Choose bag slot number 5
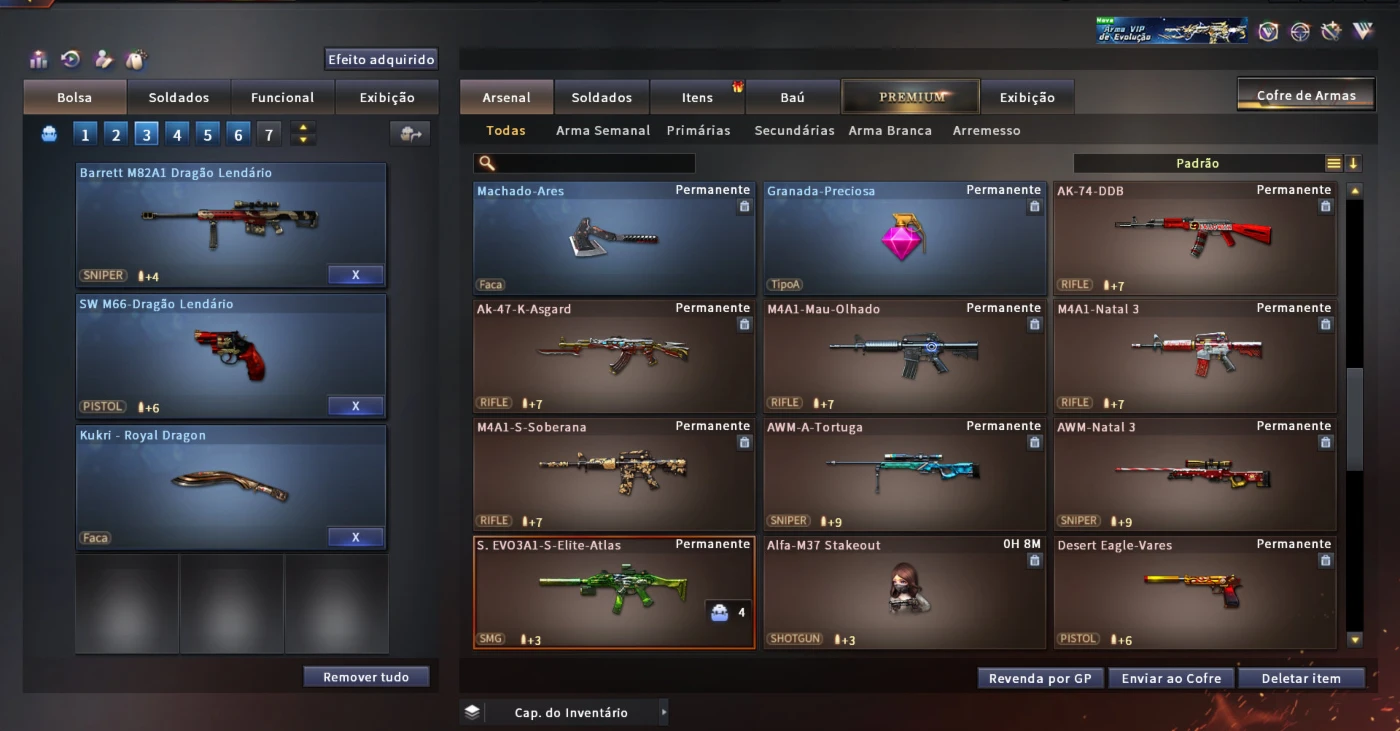This screenshot has height=731, width=1400. (208, 135)
